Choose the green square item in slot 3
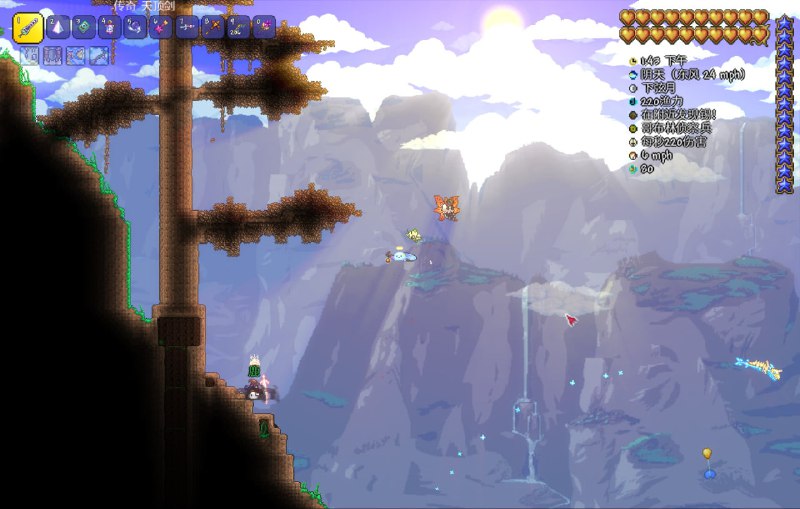The width and height of the screenshot is (800, 509). click(84, 27)
